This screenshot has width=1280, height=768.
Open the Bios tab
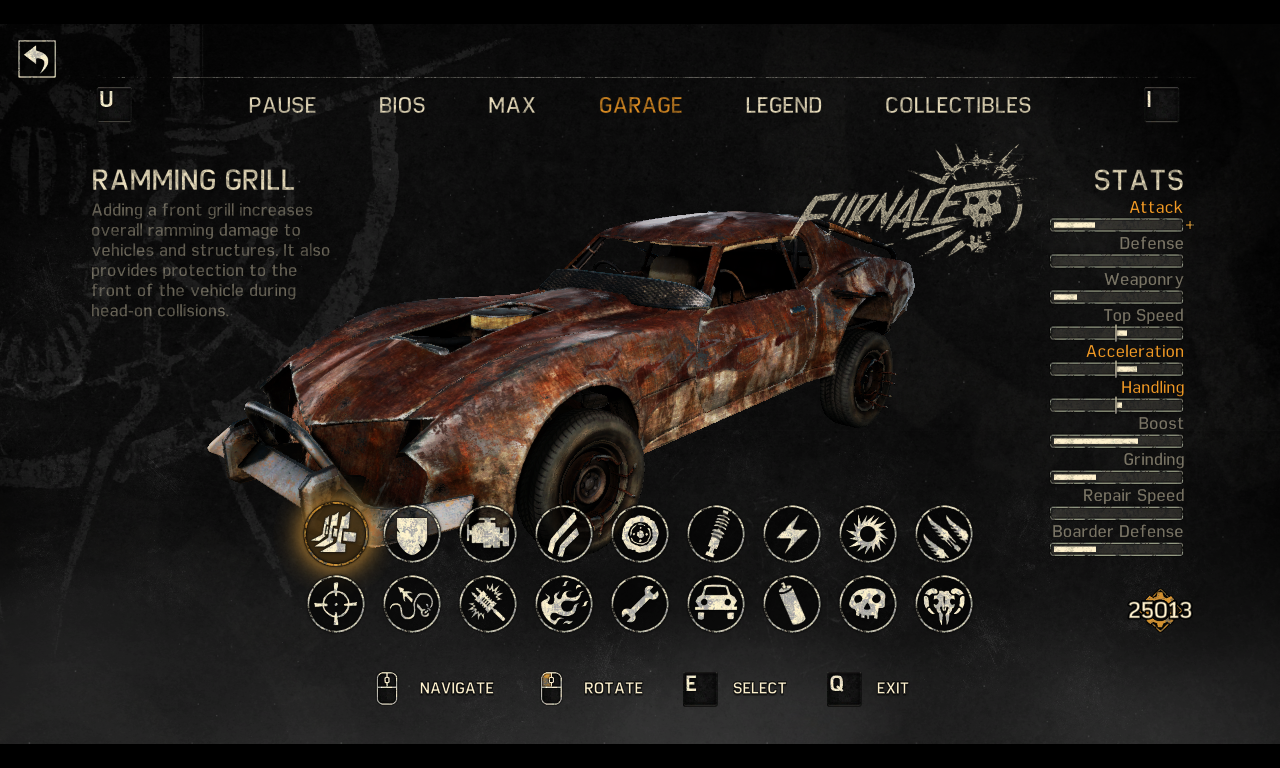point(402,105)
